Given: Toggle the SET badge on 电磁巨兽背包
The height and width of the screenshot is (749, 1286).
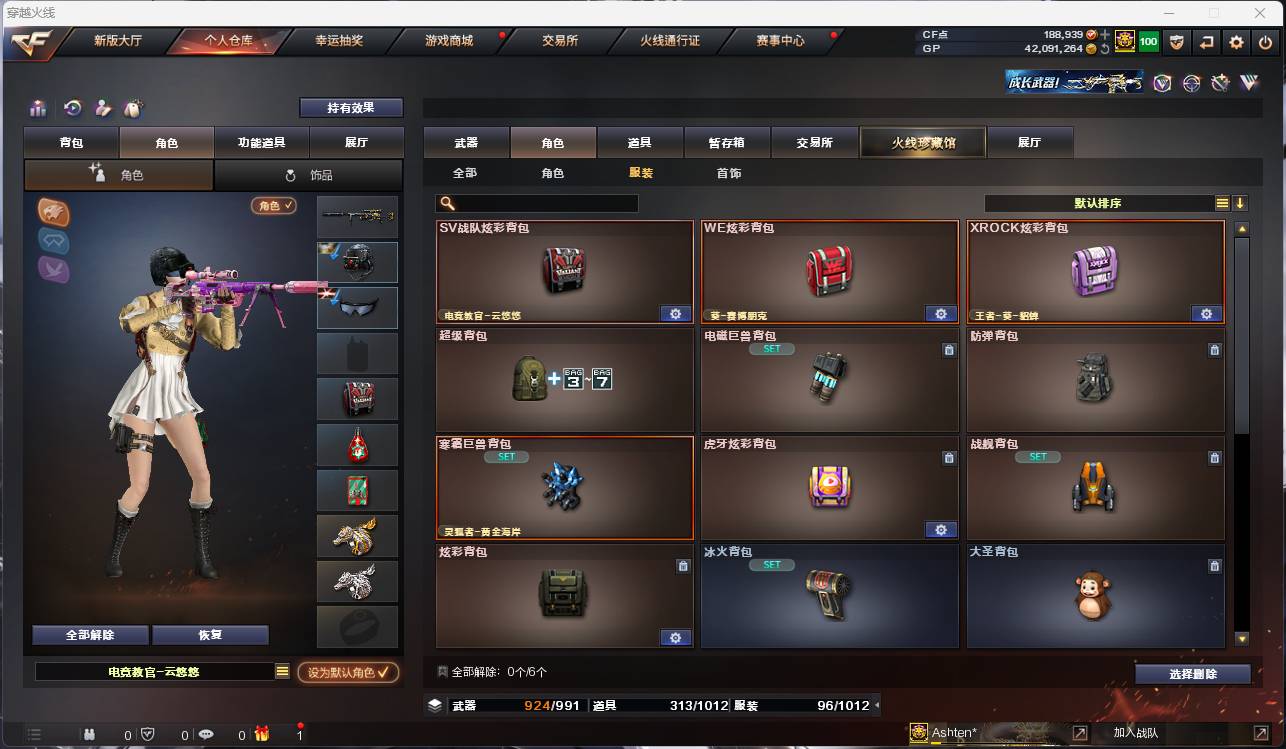Looking at the screenshot, I should 771,348.
